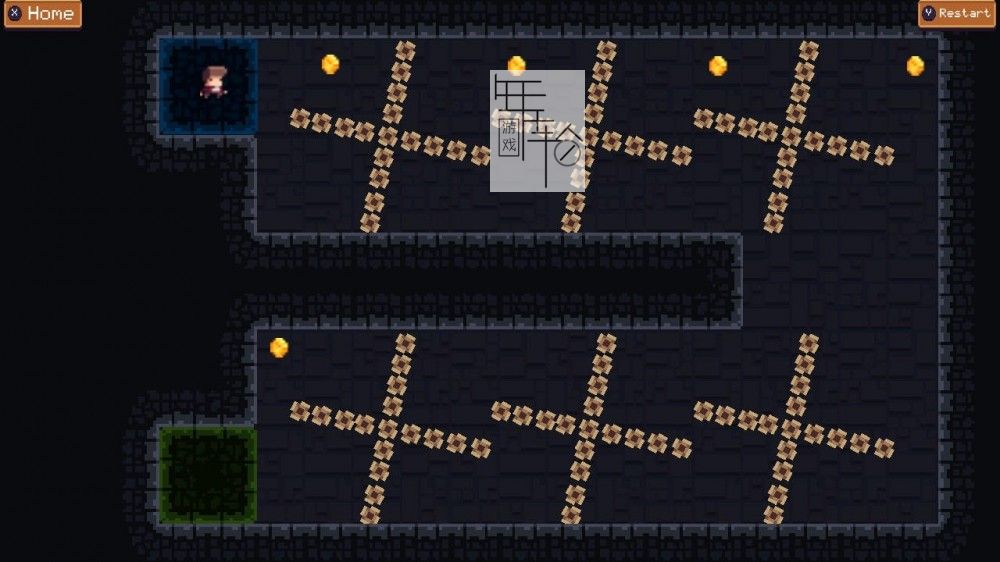1000x562 pixels.
Task: Go back using the Home button
Action: 42,14
